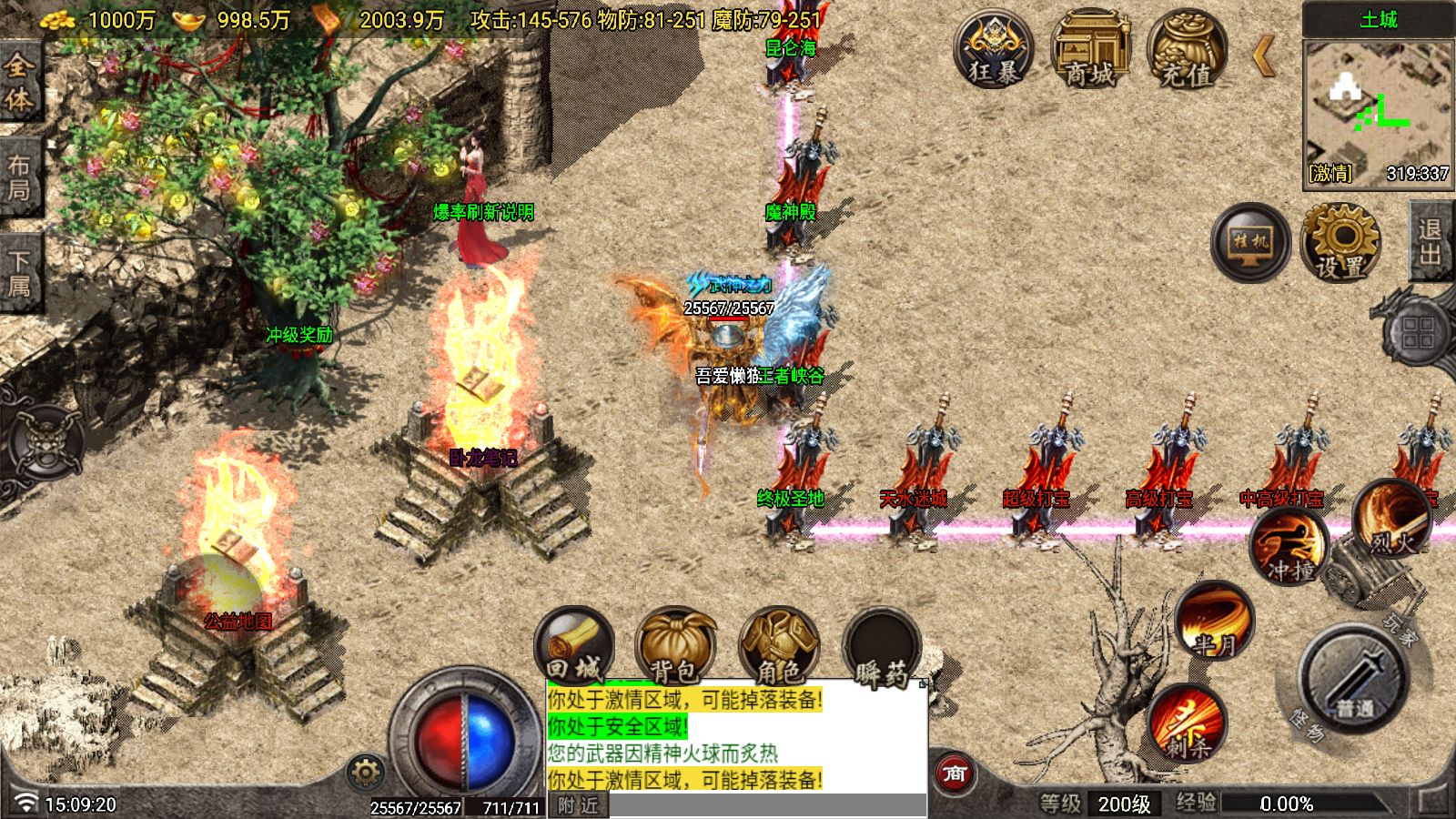Switch to the 全体 tab

(19, 82)
